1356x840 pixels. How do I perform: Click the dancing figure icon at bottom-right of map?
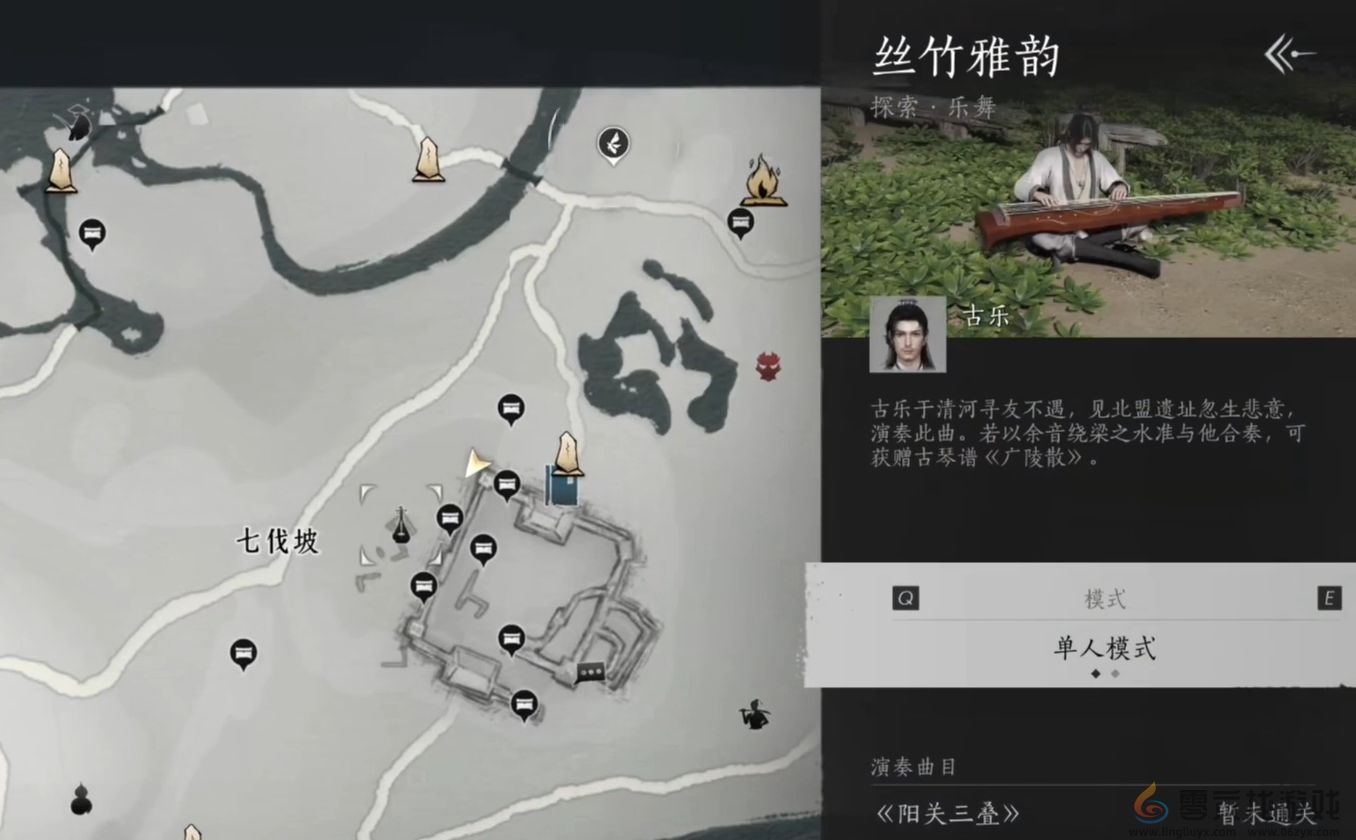pos(755,715)
